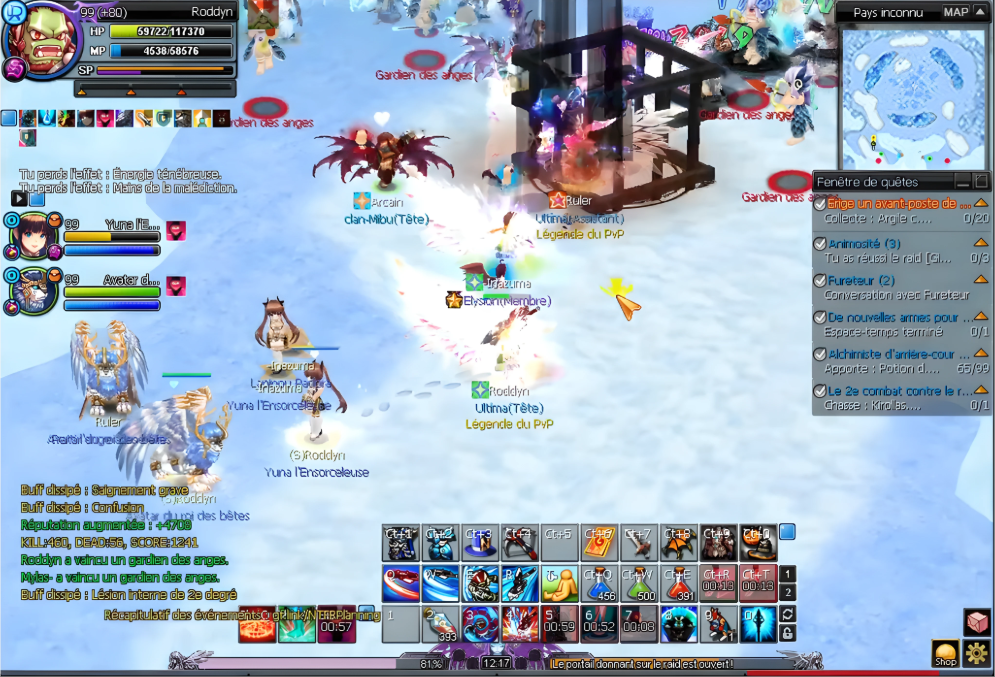Minimize the Fenêtre de quêtes panel
The width and height of the screenshot is (995, 677).
pos(962,182)
